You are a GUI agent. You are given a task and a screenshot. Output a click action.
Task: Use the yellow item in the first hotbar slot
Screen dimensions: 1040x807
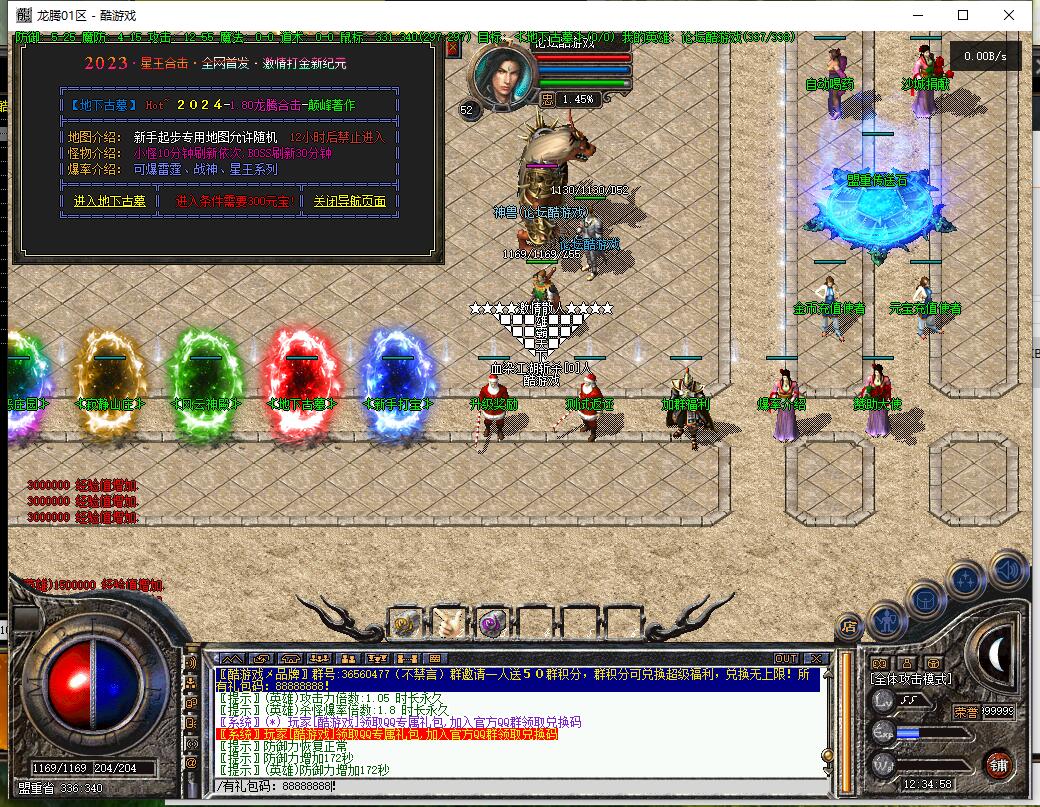404,623
